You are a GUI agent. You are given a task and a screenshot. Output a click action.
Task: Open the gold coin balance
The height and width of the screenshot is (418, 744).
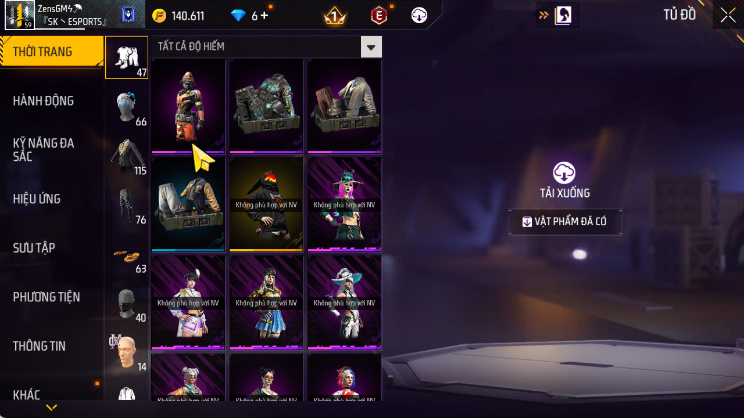[x=178, y=16]
